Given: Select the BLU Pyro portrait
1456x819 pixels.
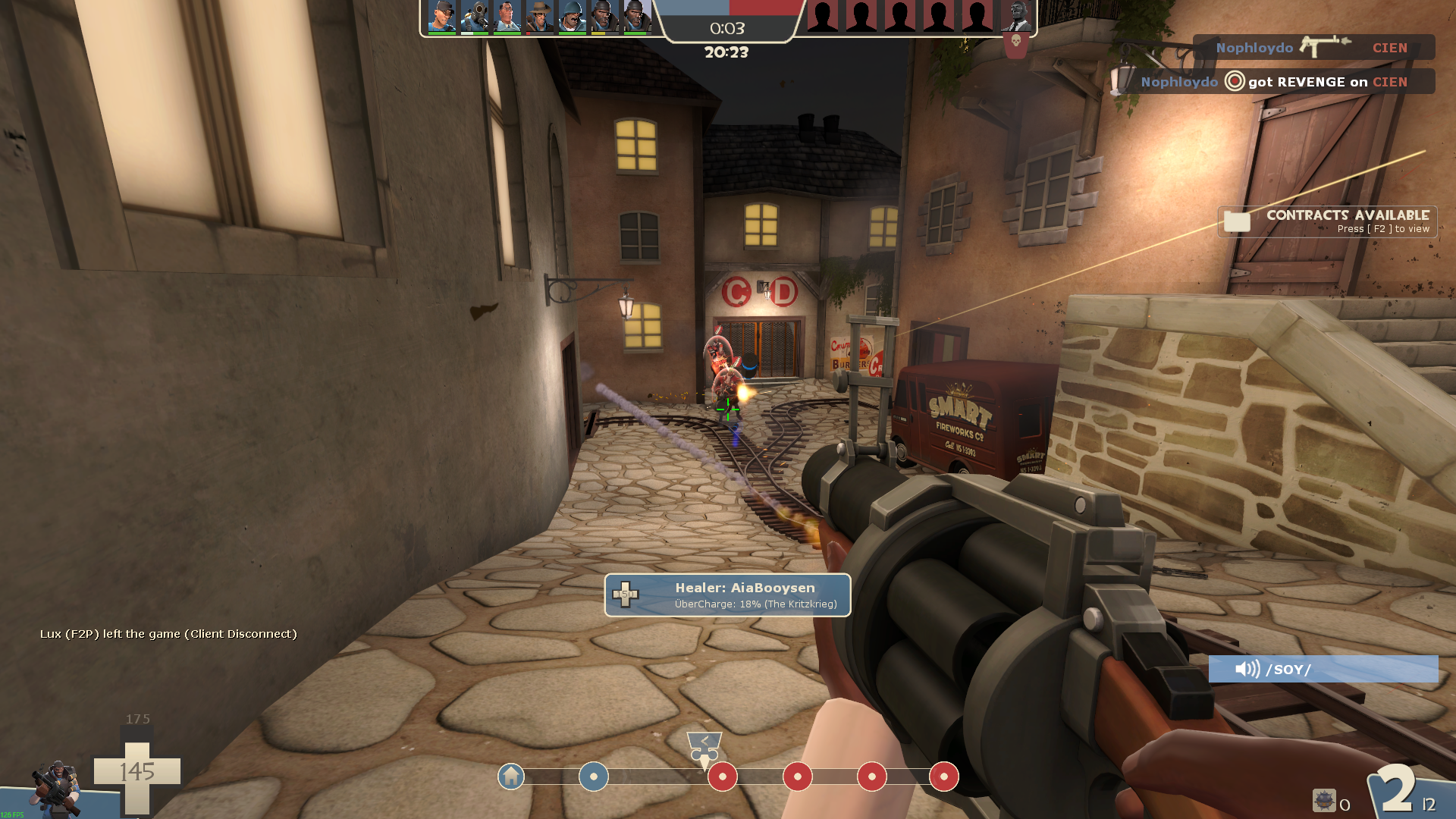Looking at the screenshot, I should click(475, 17).
